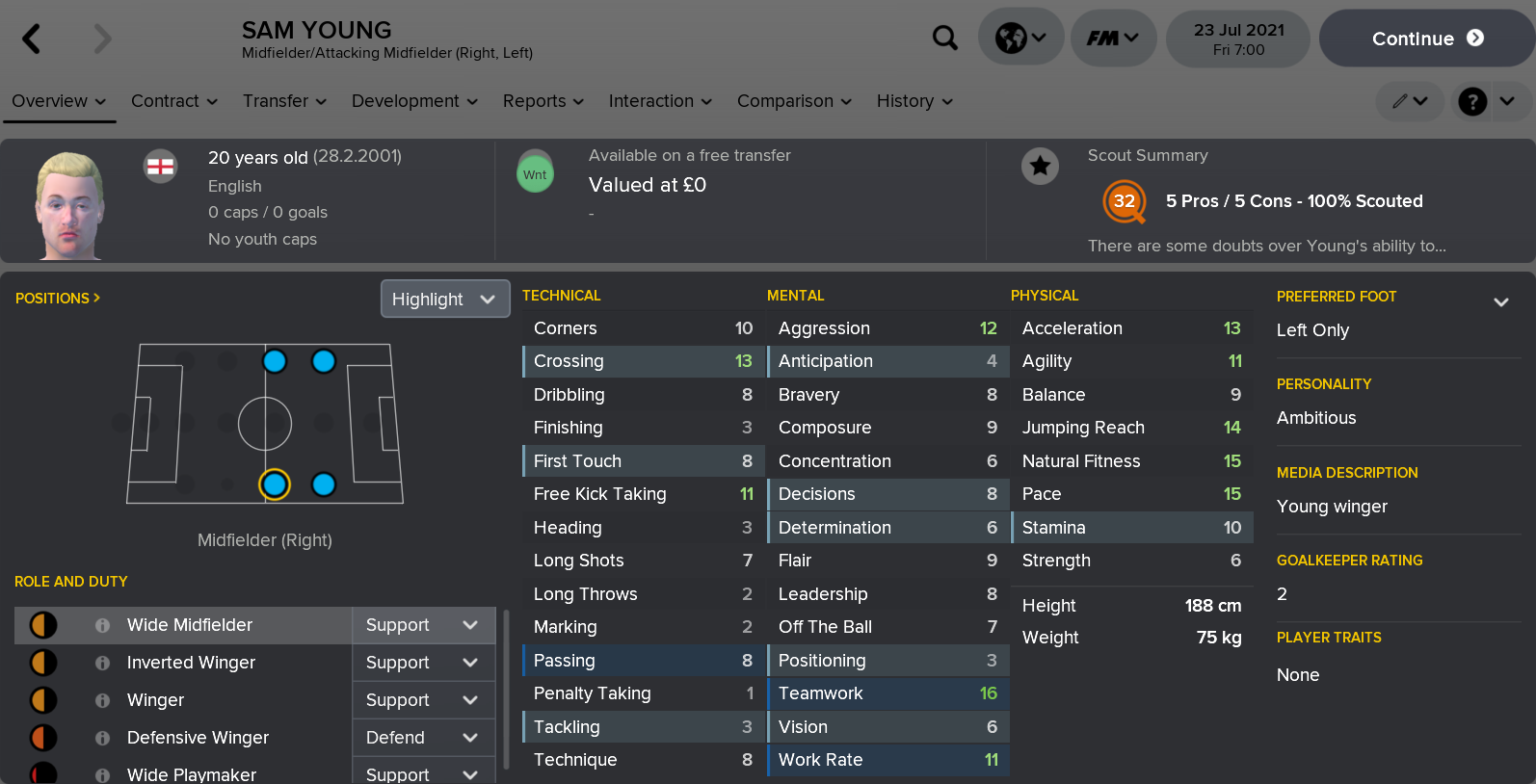The height and width of the screenshot is (784, 1536).
Task: Open the global search
Action: pos(945,37)
